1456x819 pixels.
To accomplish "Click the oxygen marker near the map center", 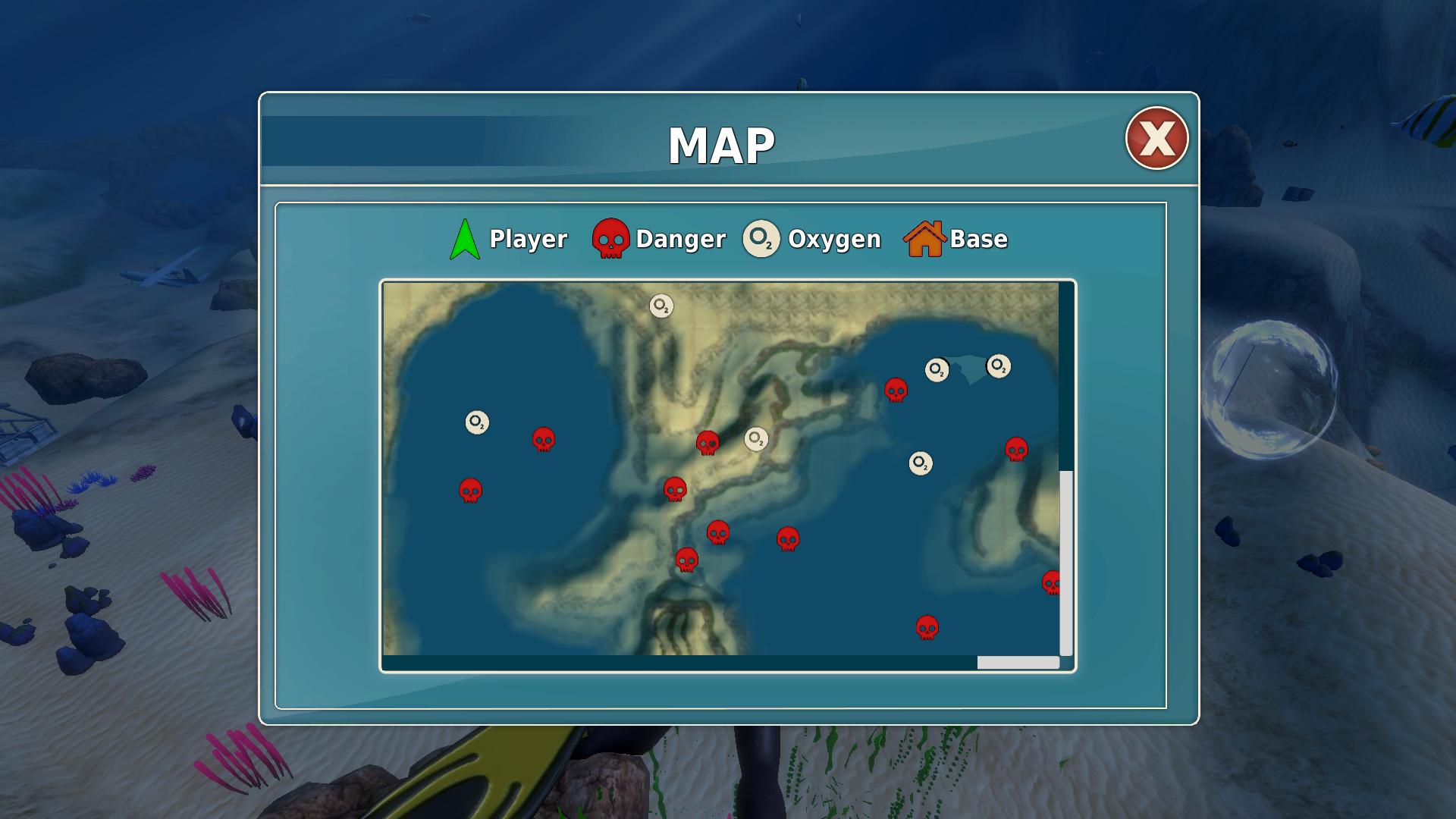I will [x=755, y=438].
